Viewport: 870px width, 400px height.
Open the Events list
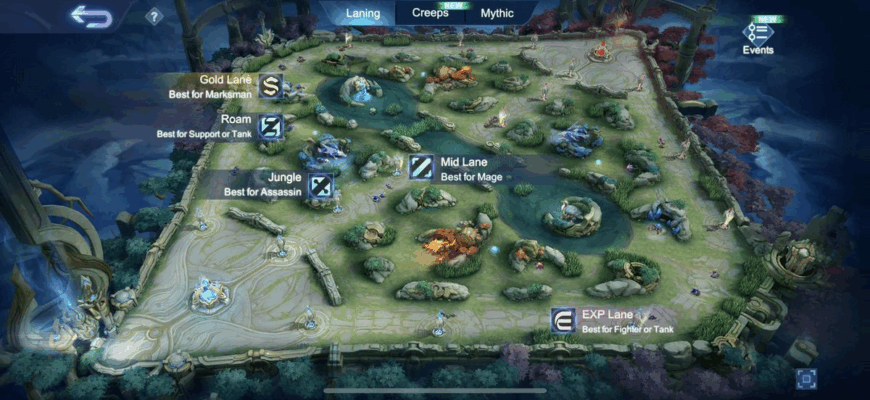coord(757,36)
